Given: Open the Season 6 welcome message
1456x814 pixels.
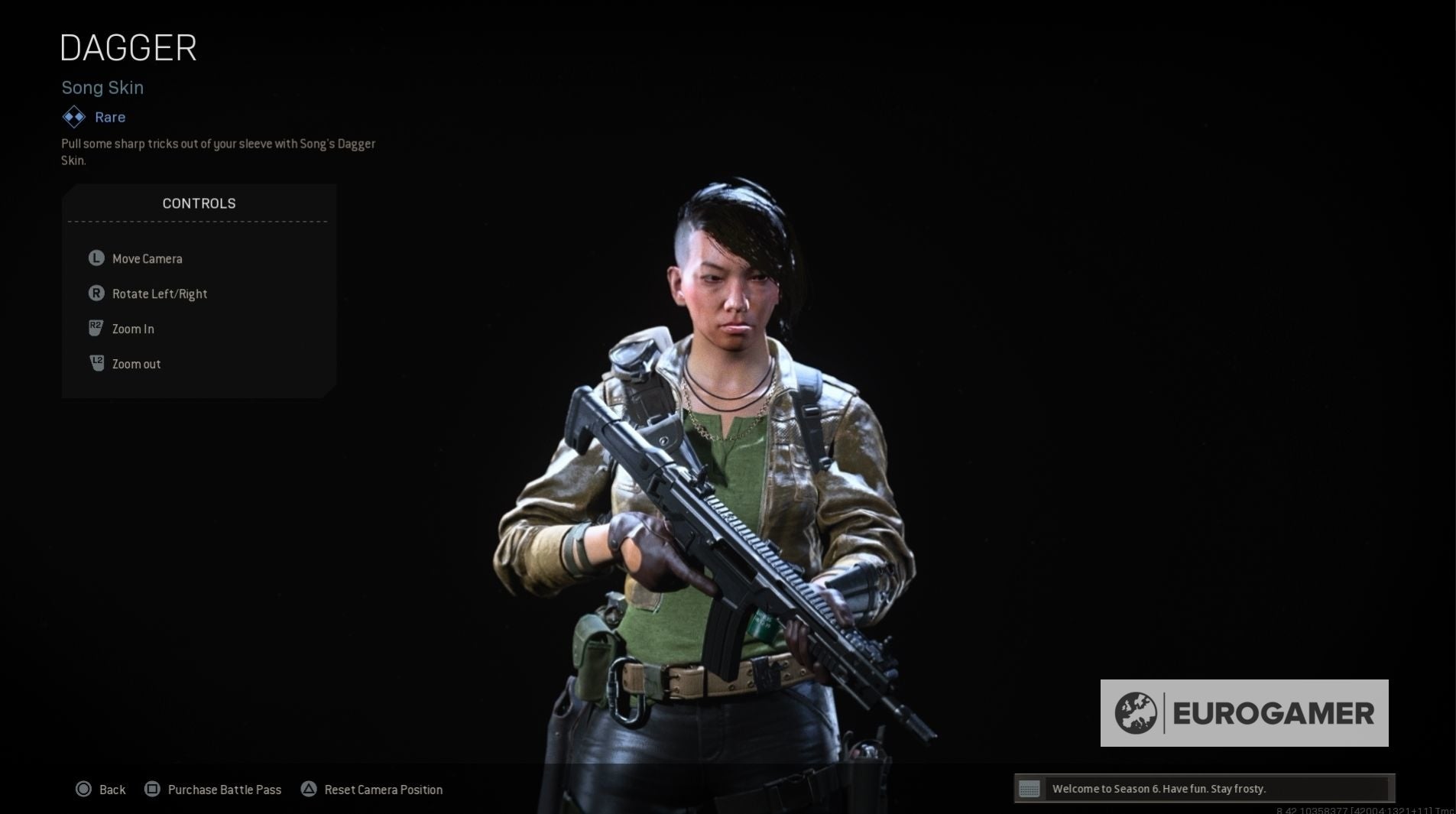Looking at the screenshot, I should coord(1159,788).
